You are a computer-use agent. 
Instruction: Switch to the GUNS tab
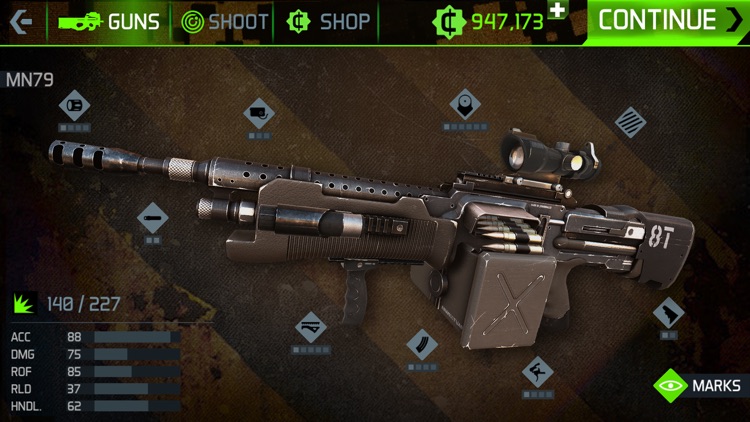click(110, 21)
